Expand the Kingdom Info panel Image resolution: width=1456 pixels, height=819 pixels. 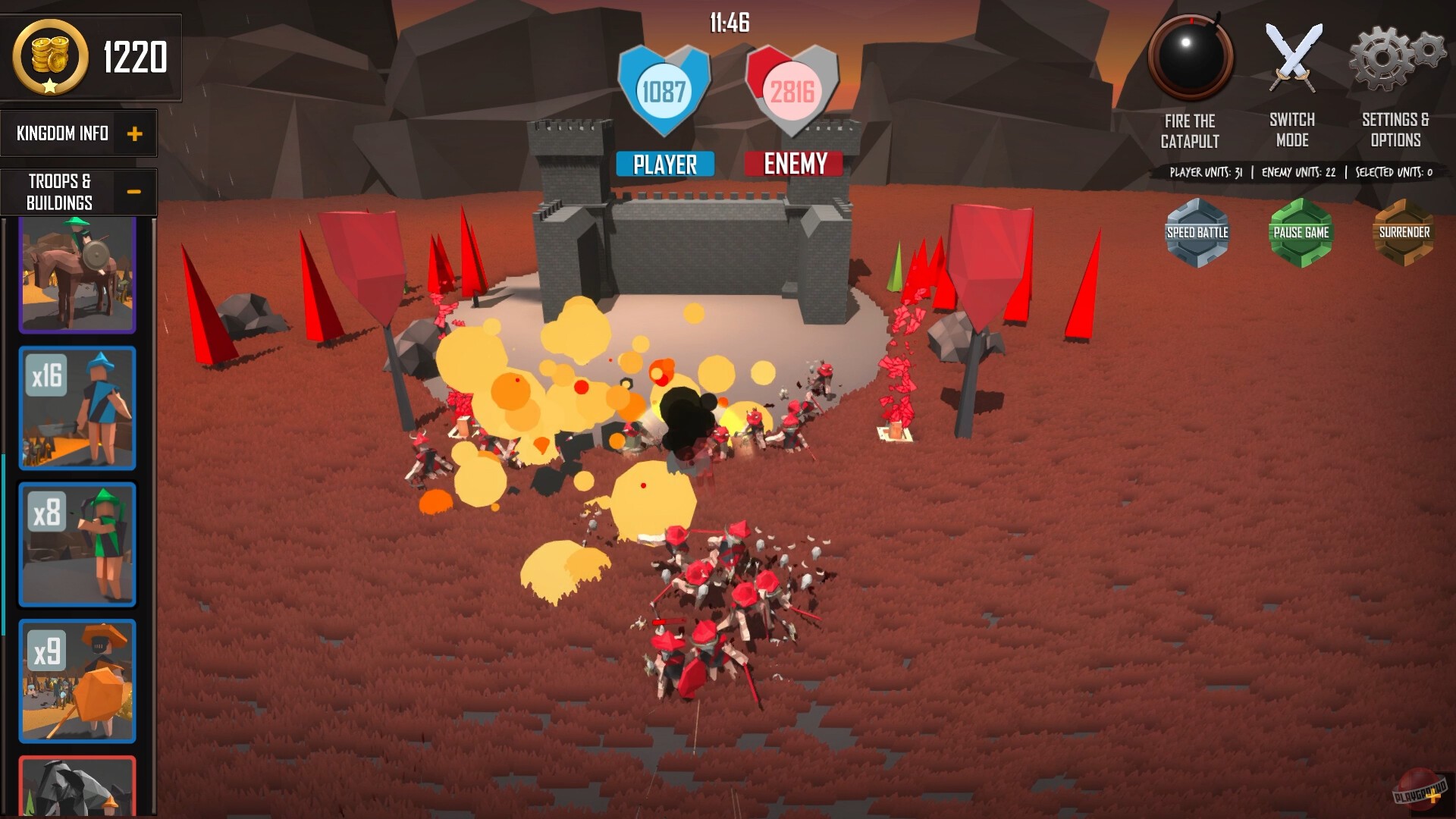click(136, 133)
